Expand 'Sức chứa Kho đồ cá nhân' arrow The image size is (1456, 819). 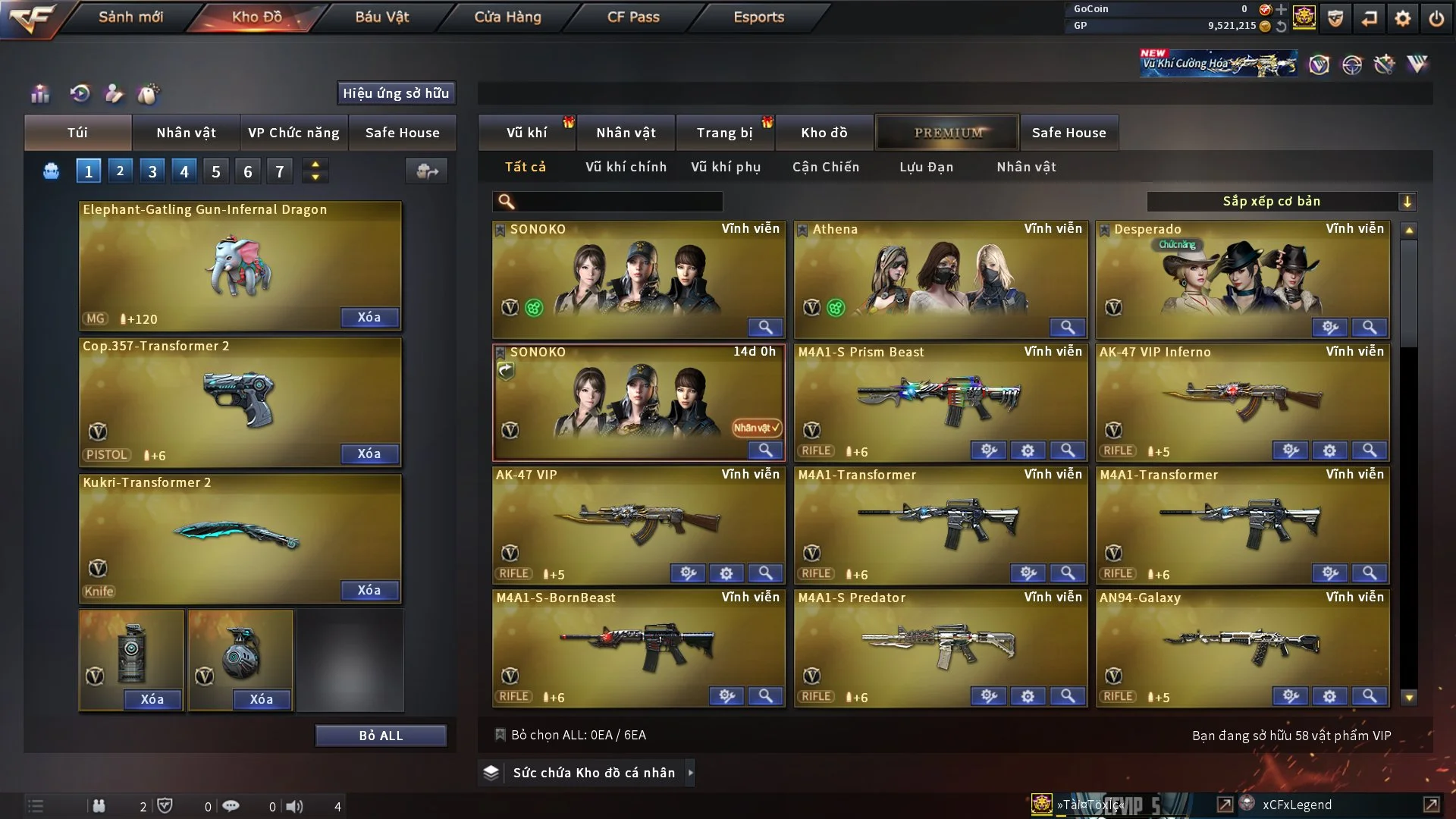point(691,773)
